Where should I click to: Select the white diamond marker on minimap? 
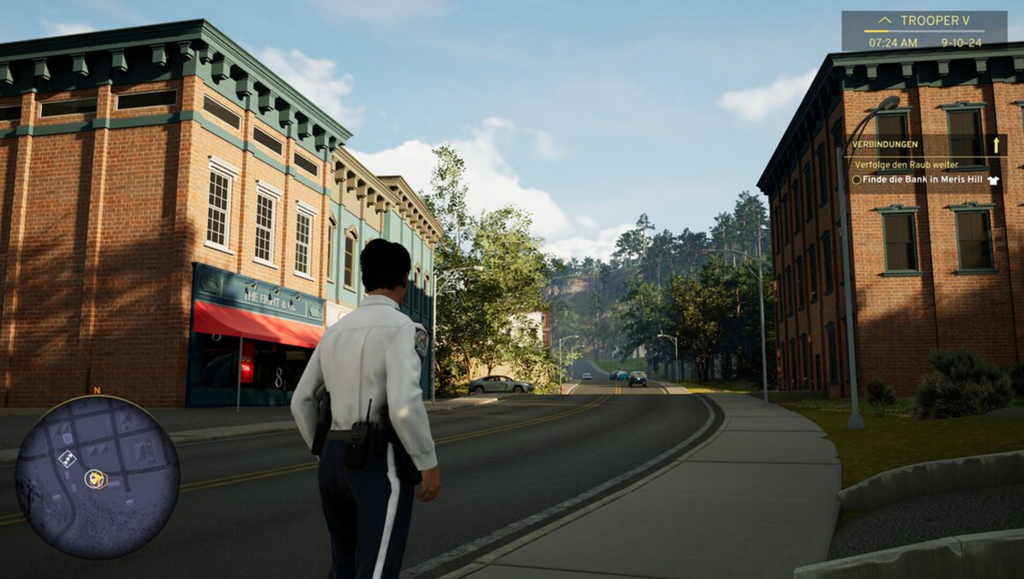pyautogui.click(x=67, y=458)
